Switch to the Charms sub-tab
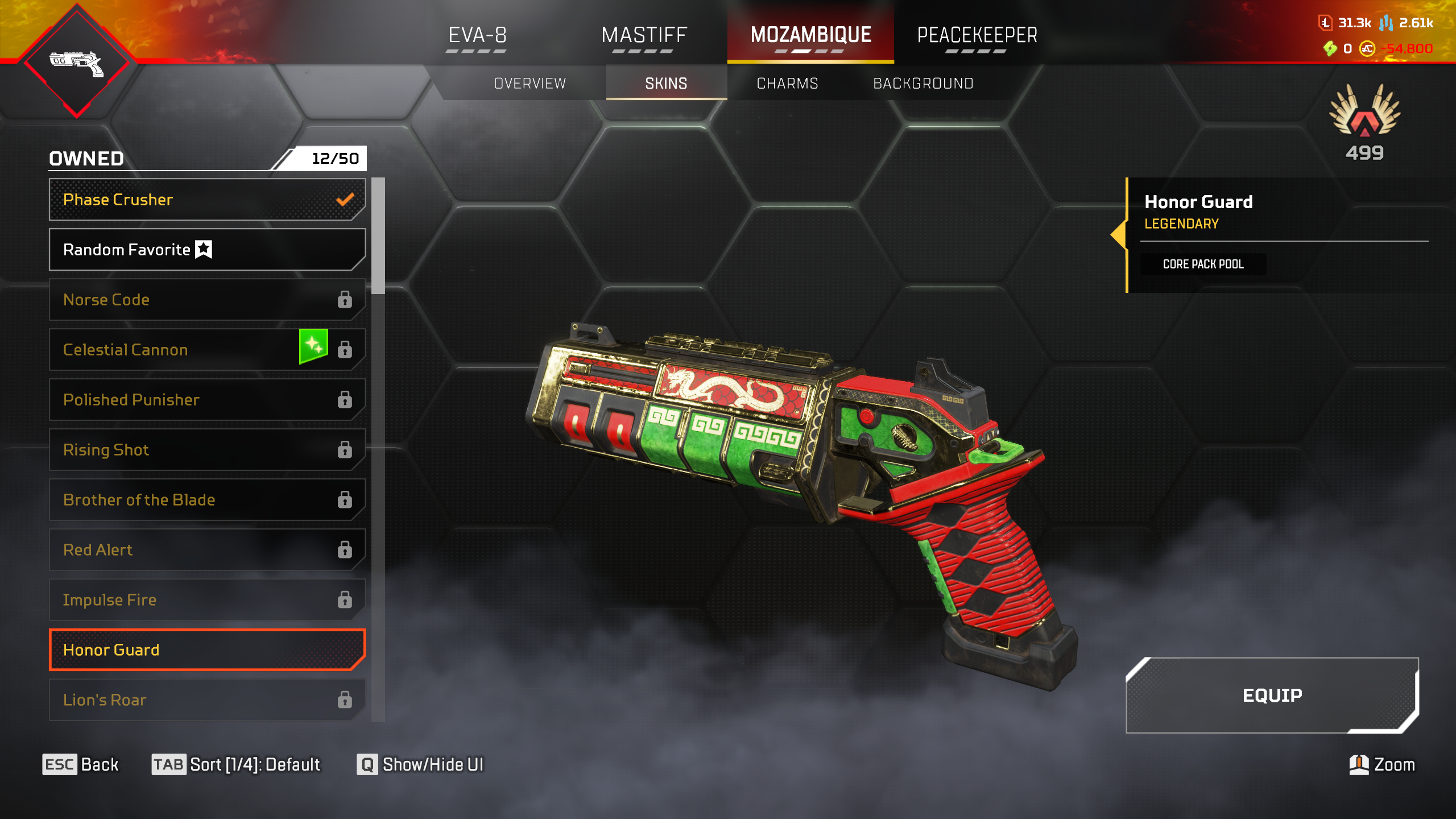 coord(787,84)
